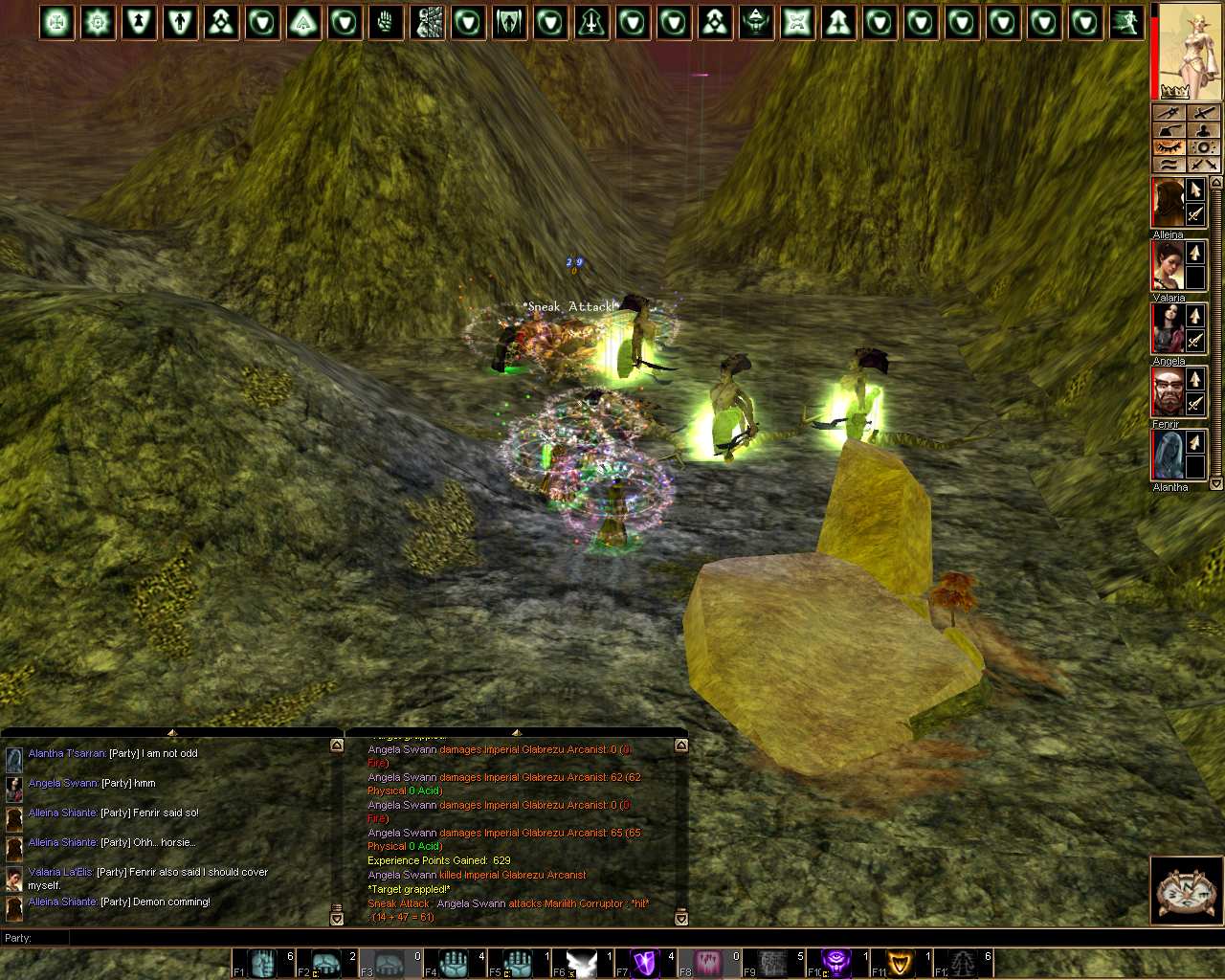Click the Party chat input field
This screenshot has height=980, width=1225.
coord(612,938)
